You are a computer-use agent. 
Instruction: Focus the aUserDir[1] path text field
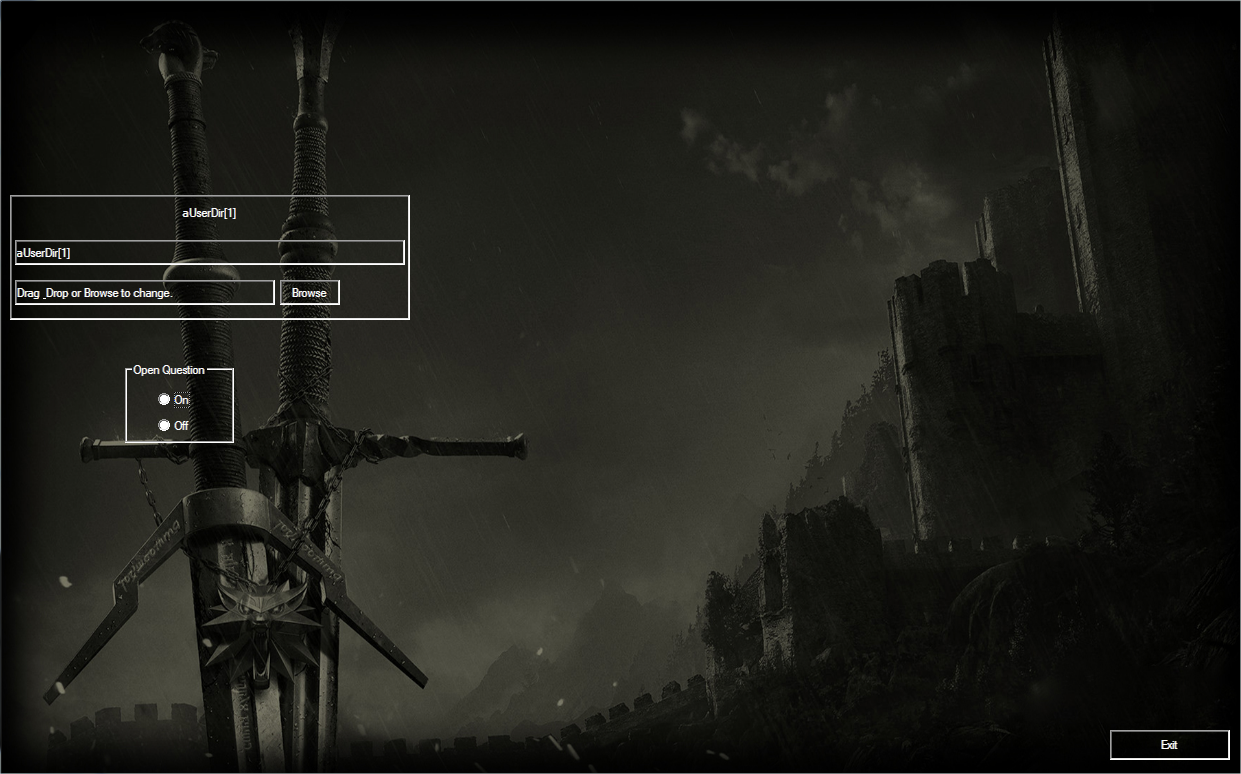(210, 253)
